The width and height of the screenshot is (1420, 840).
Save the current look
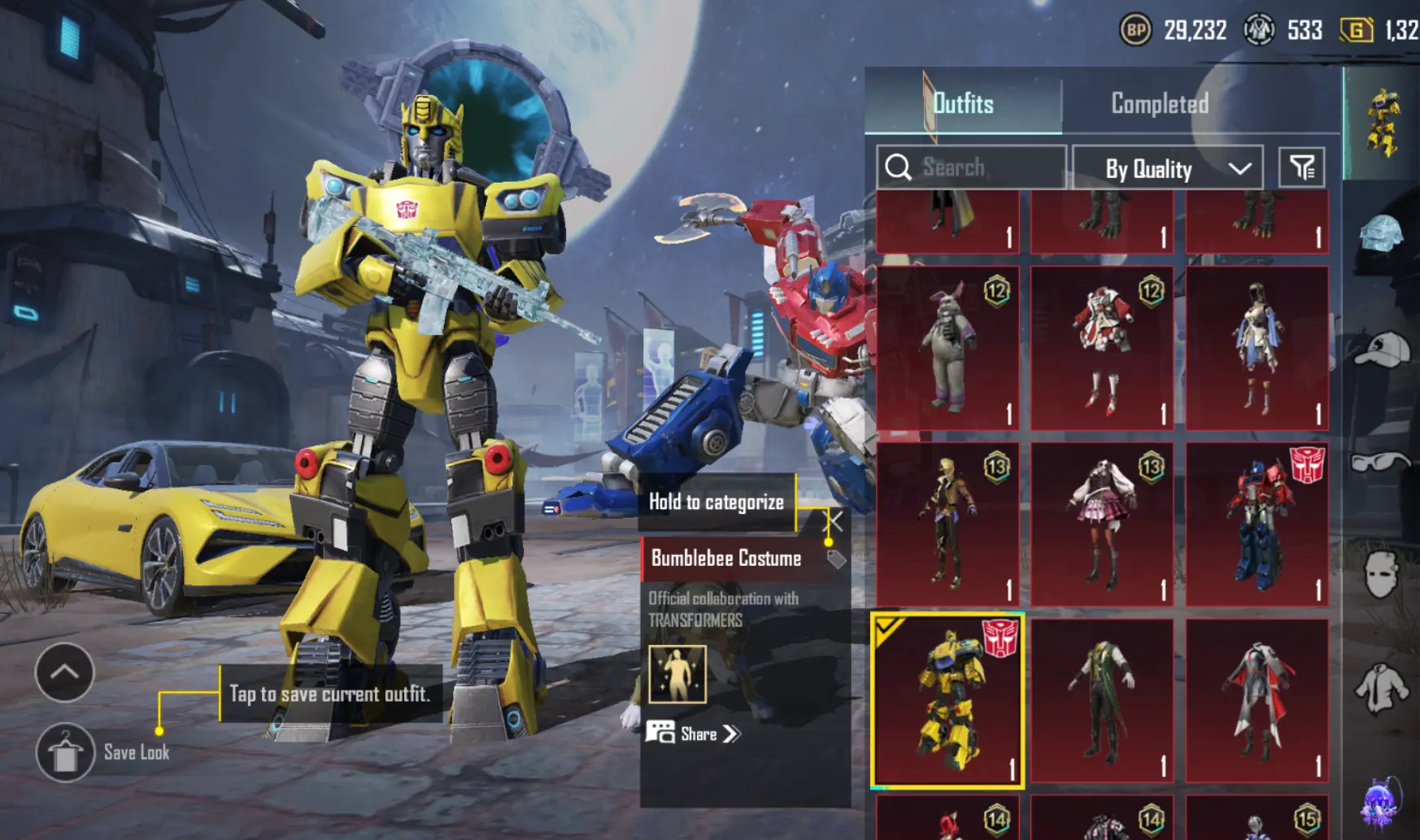tap(66, 752)
